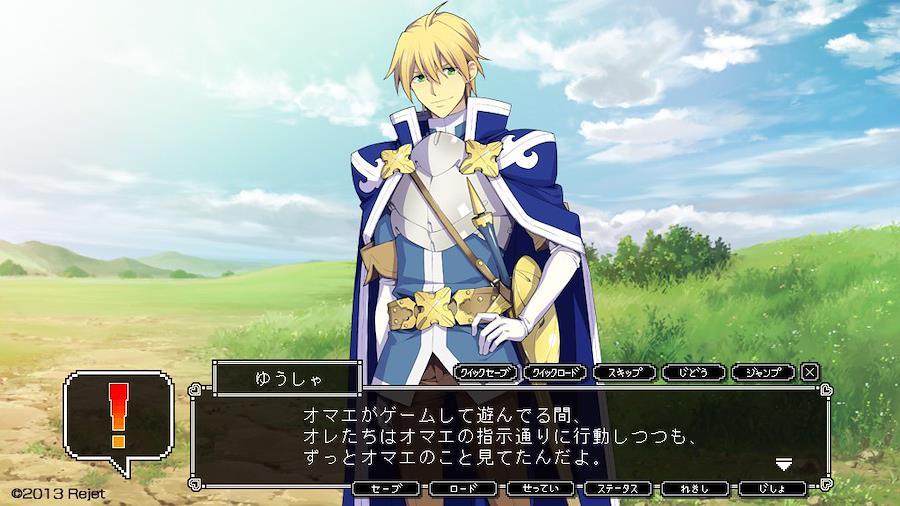Open the Dictionary (じしょ)
The height and width of the screenshot is (506, 900).
772,489
